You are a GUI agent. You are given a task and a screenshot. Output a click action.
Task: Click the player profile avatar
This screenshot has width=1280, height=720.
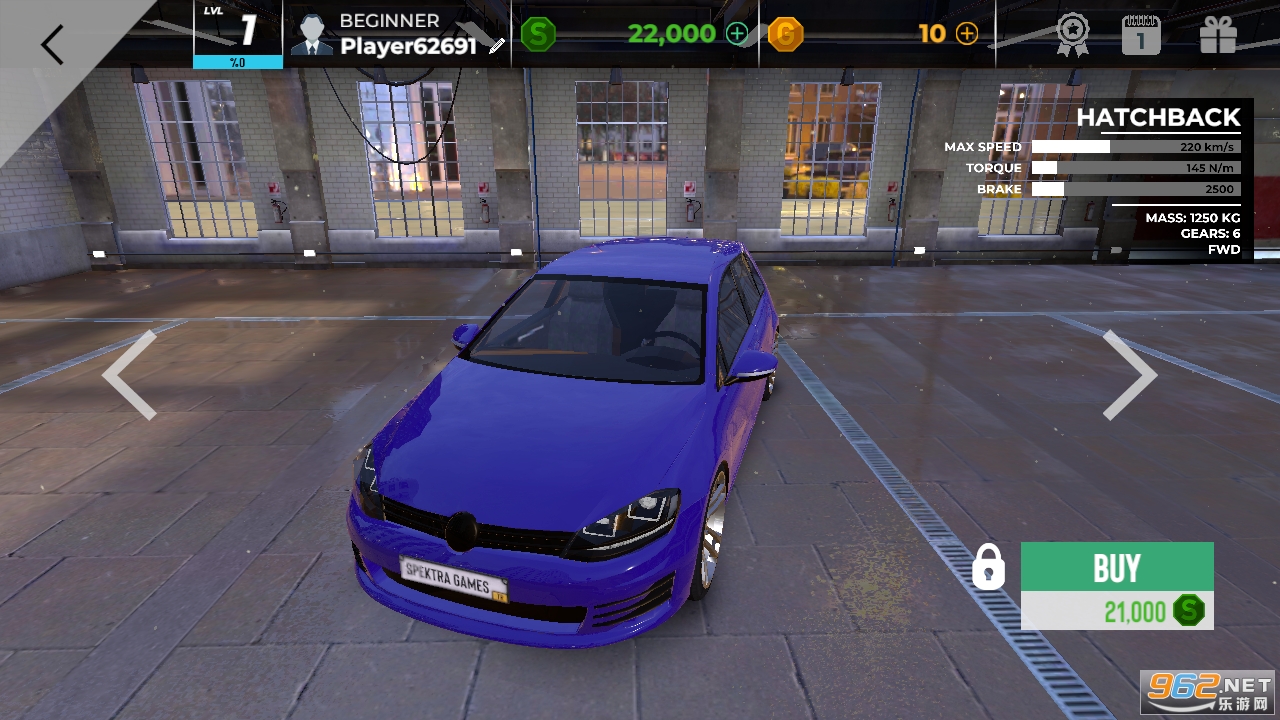coord(312,35)
